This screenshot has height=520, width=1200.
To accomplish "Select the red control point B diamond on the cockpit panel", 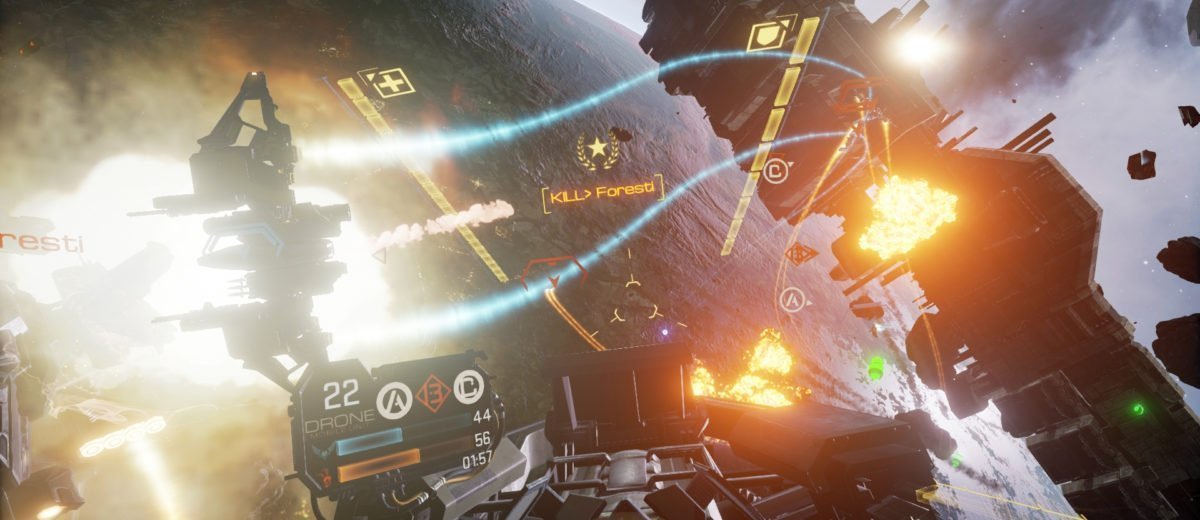I will coord(430,390).
